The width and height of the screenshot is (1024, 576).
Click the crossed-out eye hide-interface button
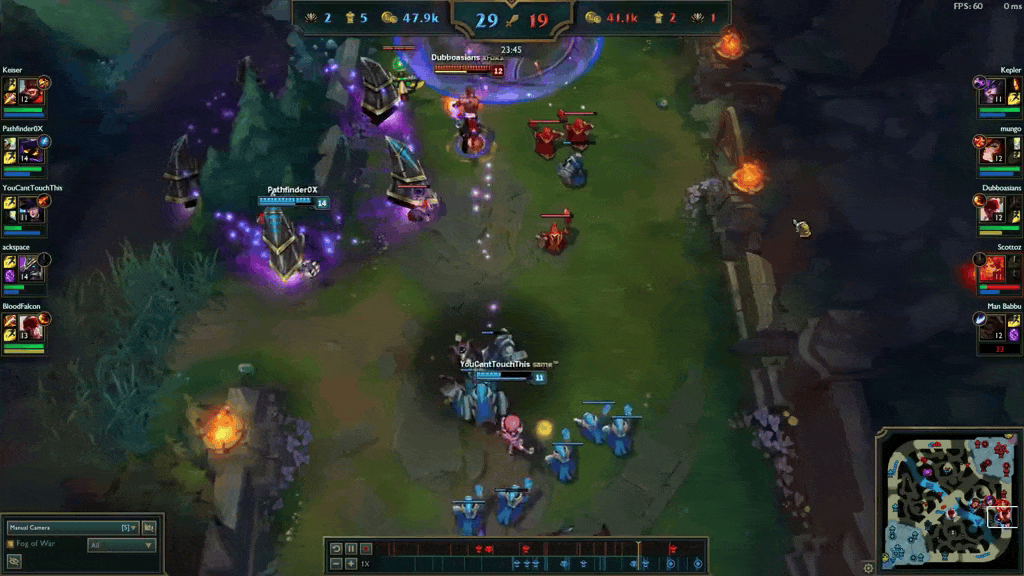coord(15,561)
